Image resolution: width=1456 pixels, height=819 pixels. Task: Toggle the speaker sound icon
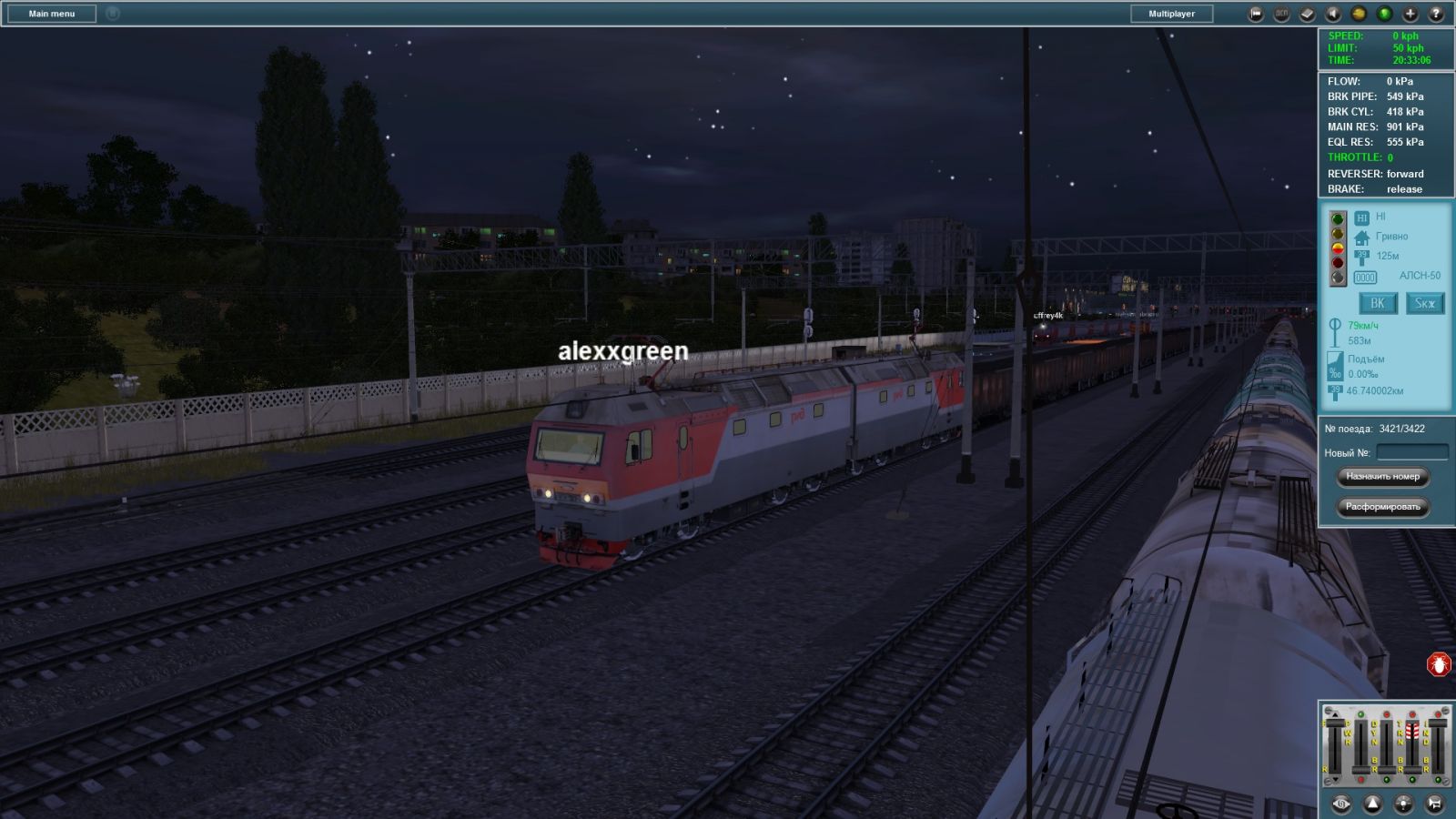click(1333, 14)
